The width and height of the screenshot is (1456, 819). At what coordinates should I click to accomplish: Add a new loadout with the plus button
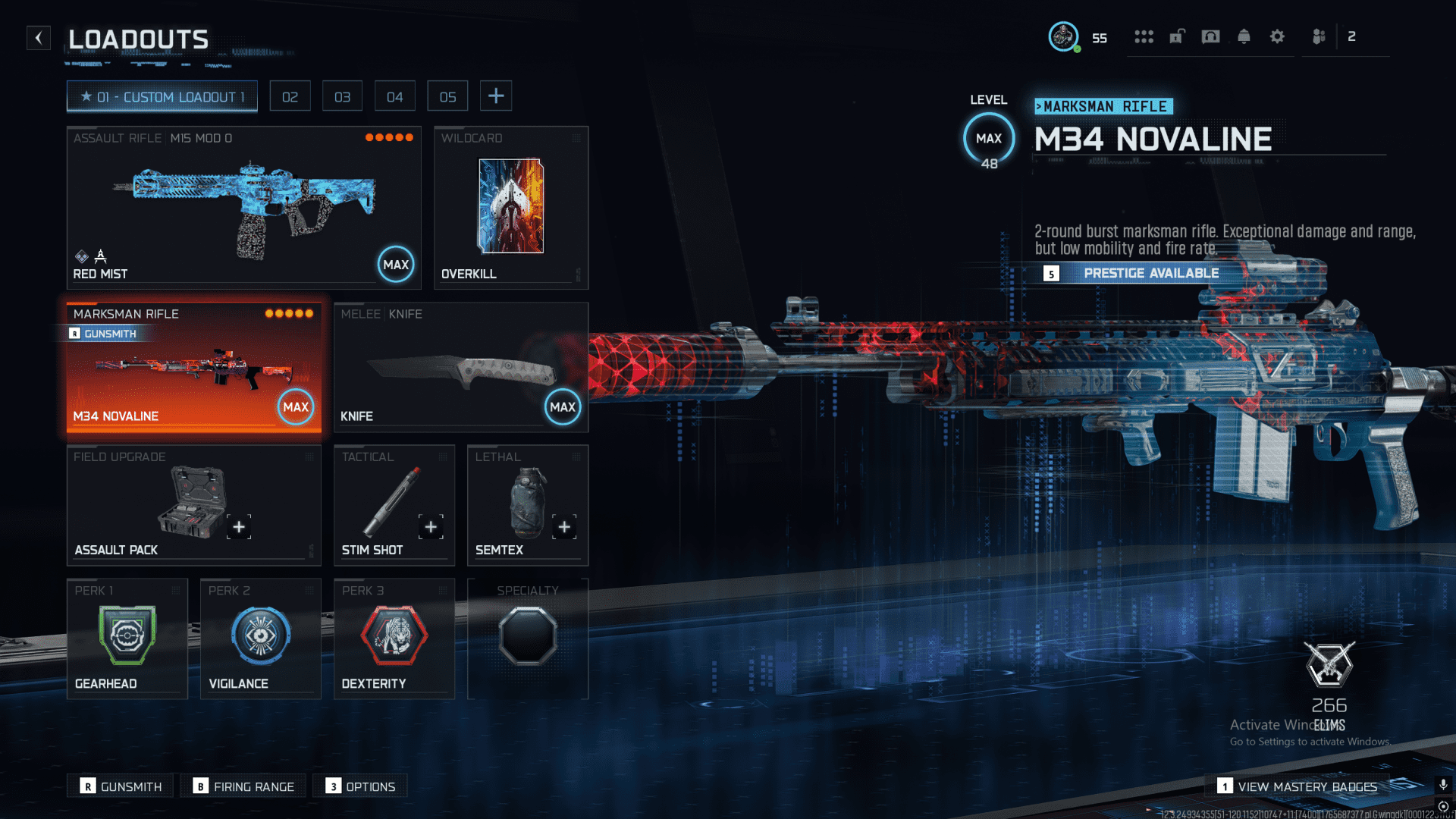496,96
